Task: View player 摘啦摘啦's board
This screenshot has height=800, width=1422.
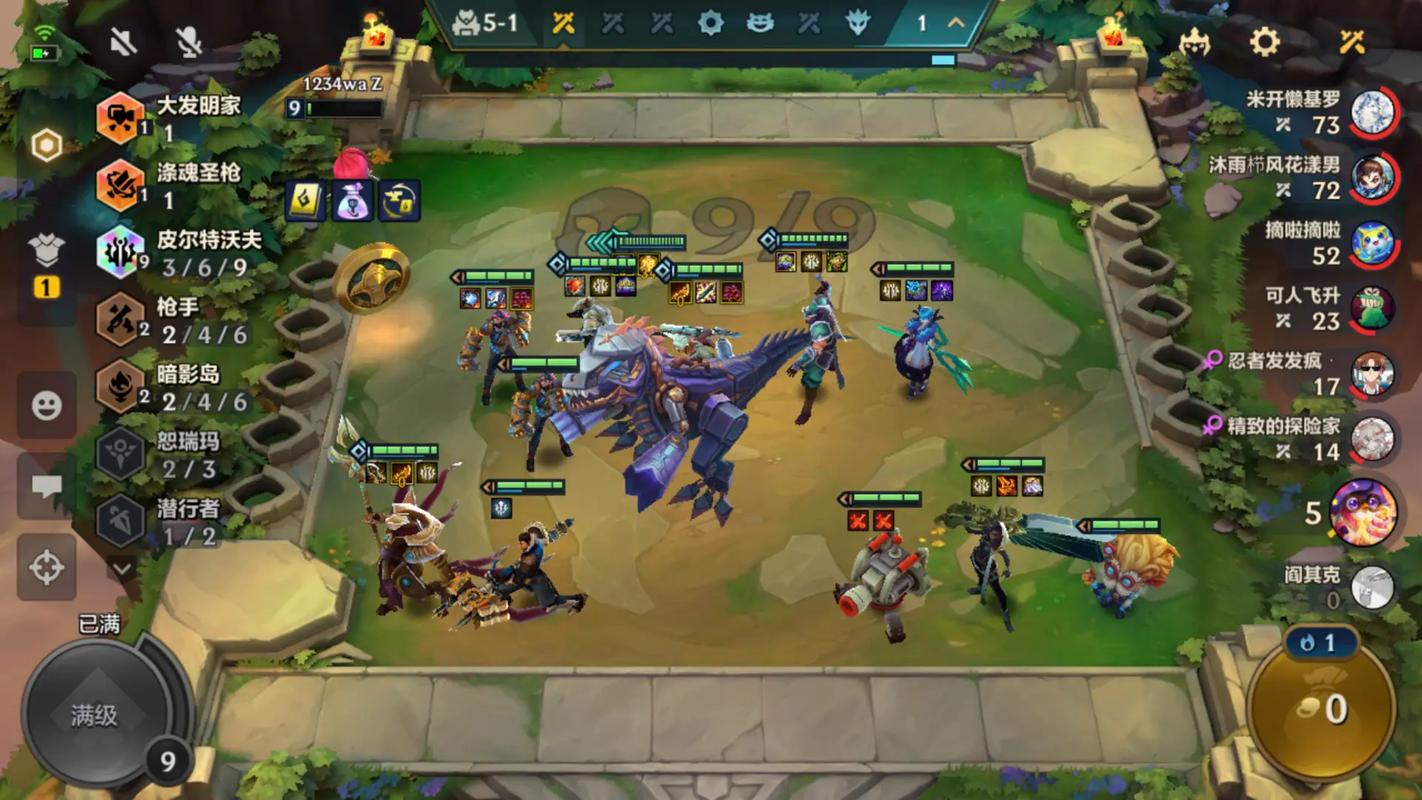Action: [1372, 243]
